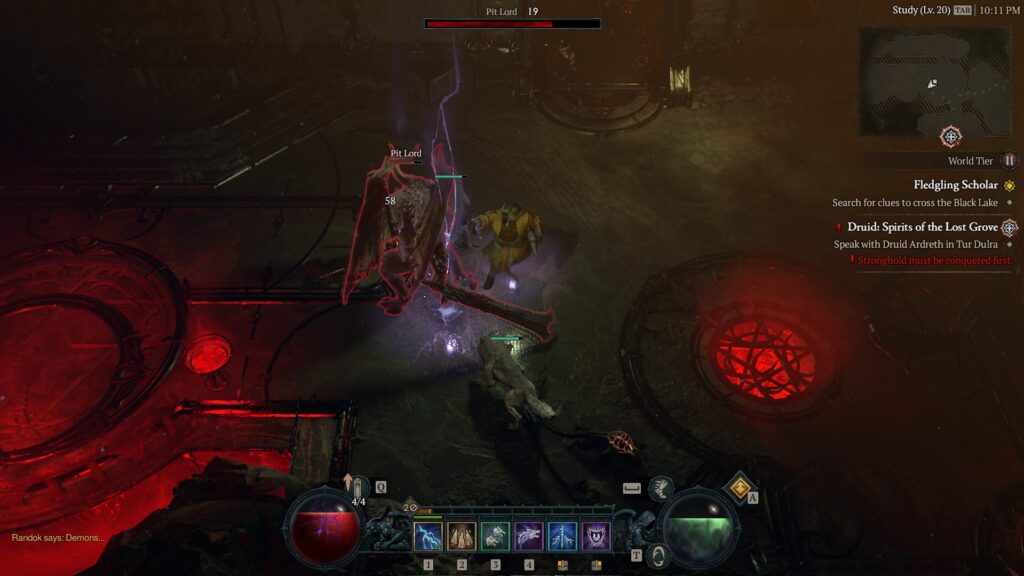The image size is (1024, 576).
Task: Click the gold diamond icon by the spirit orb
Action: pyautogui.click(x=741, y=487)
